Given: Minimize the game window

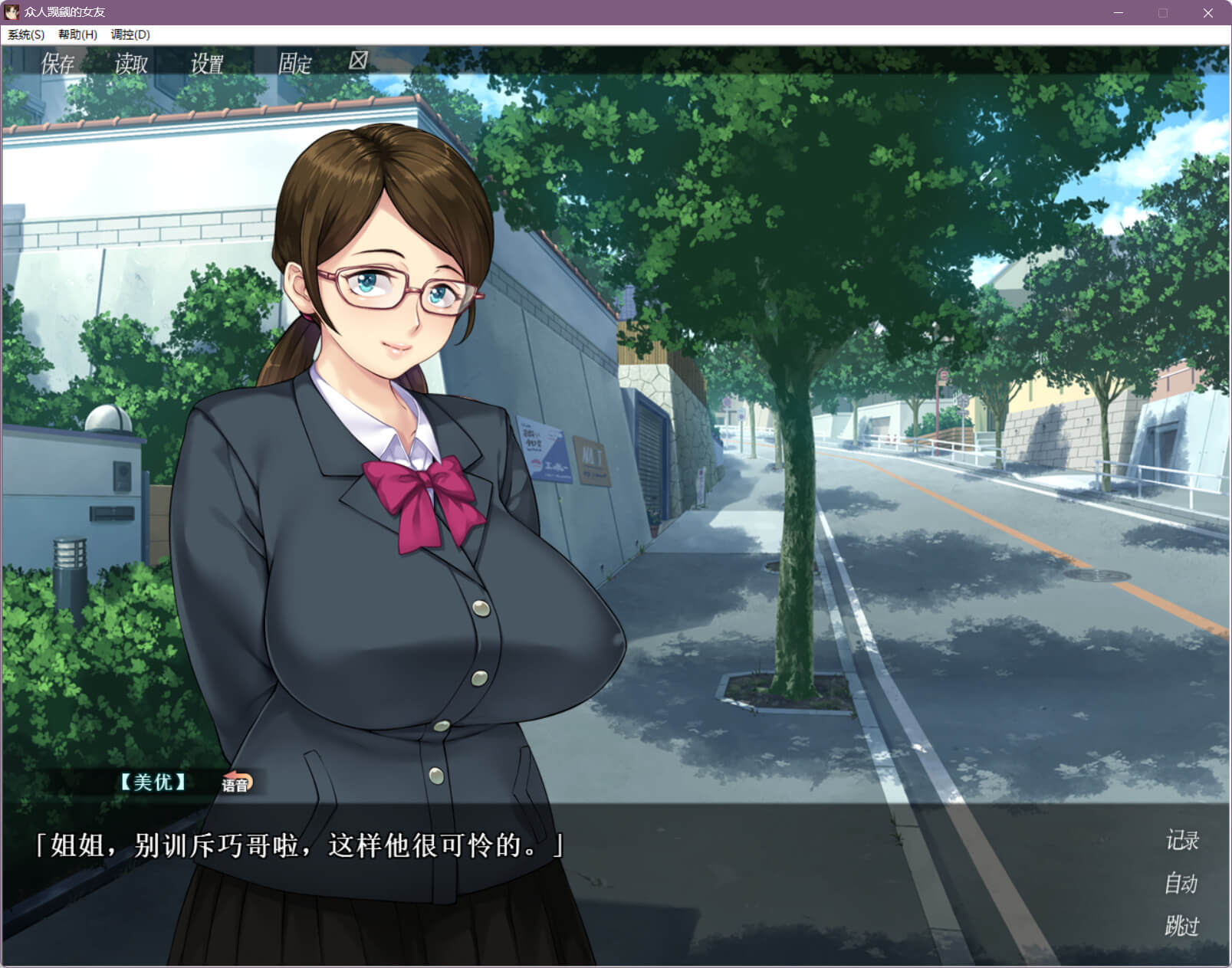Looking at the screenshot, I should click(x=1118, y=13).
